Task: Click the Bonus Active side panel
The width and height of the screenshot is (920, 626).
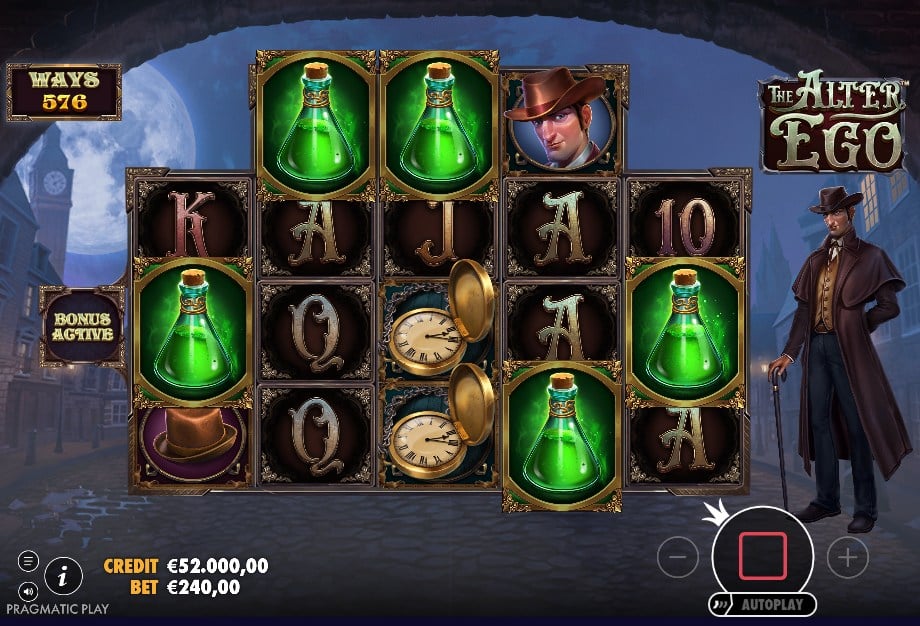Action: (83, 326)
